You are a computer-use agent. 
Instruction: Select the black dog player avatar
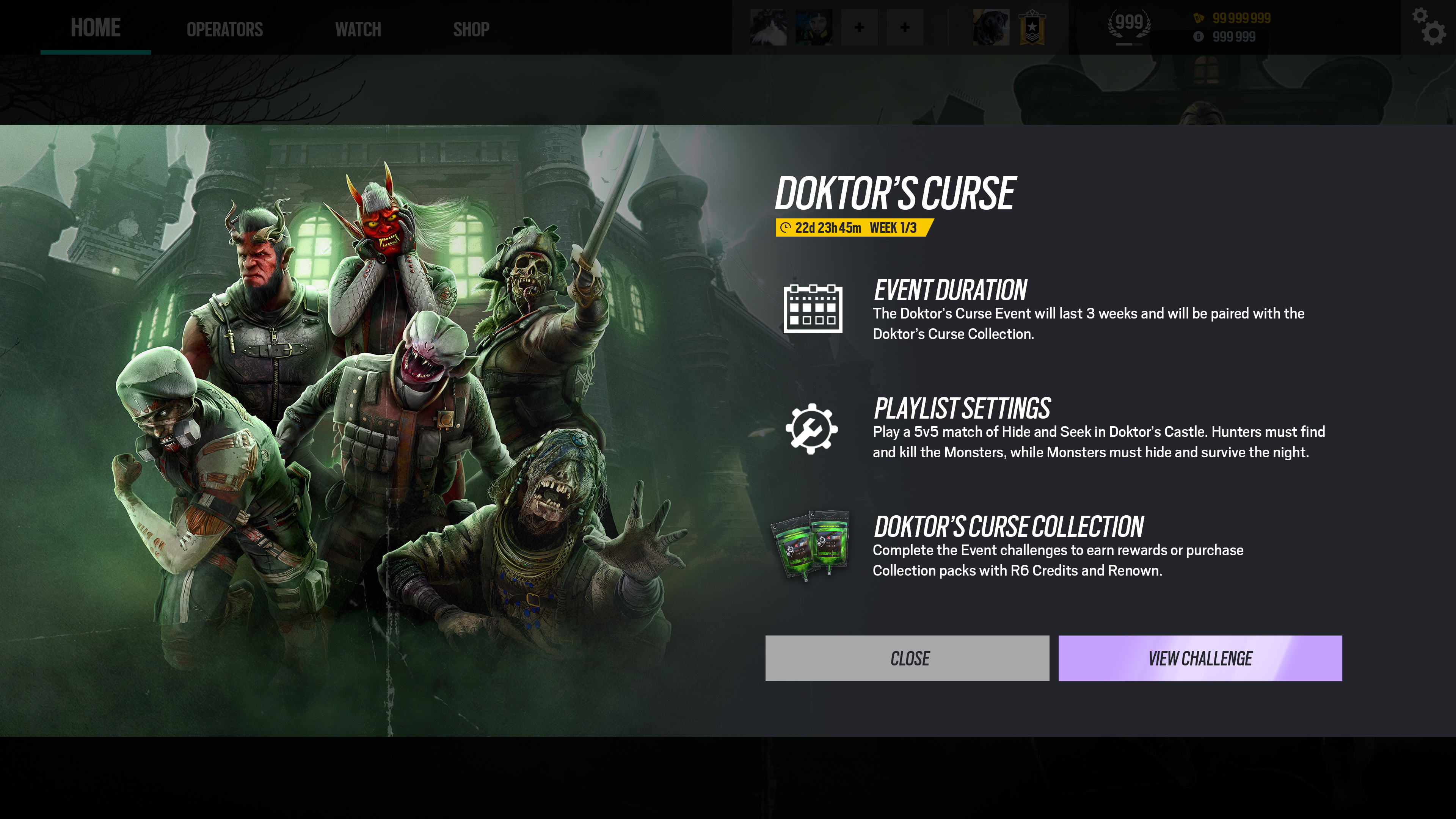click(x=991, y=27)
